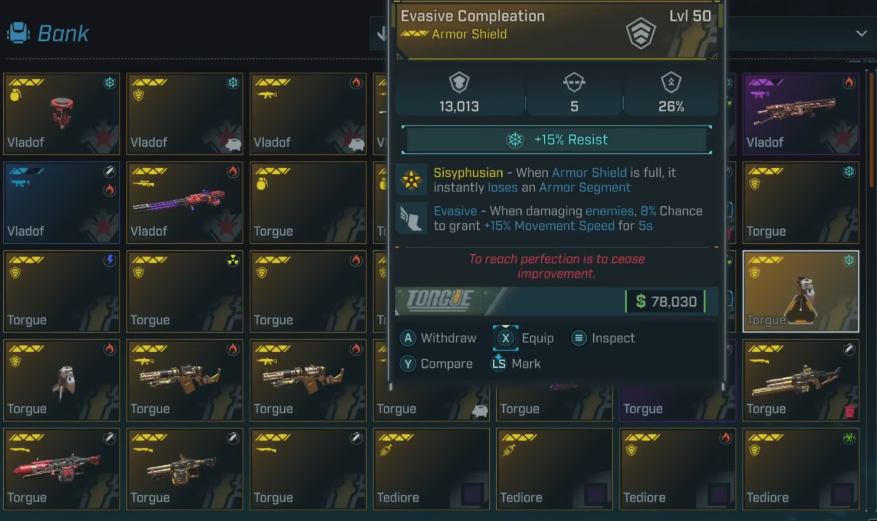Select the Torgue red heavy weapon slot

pos(62,468)
